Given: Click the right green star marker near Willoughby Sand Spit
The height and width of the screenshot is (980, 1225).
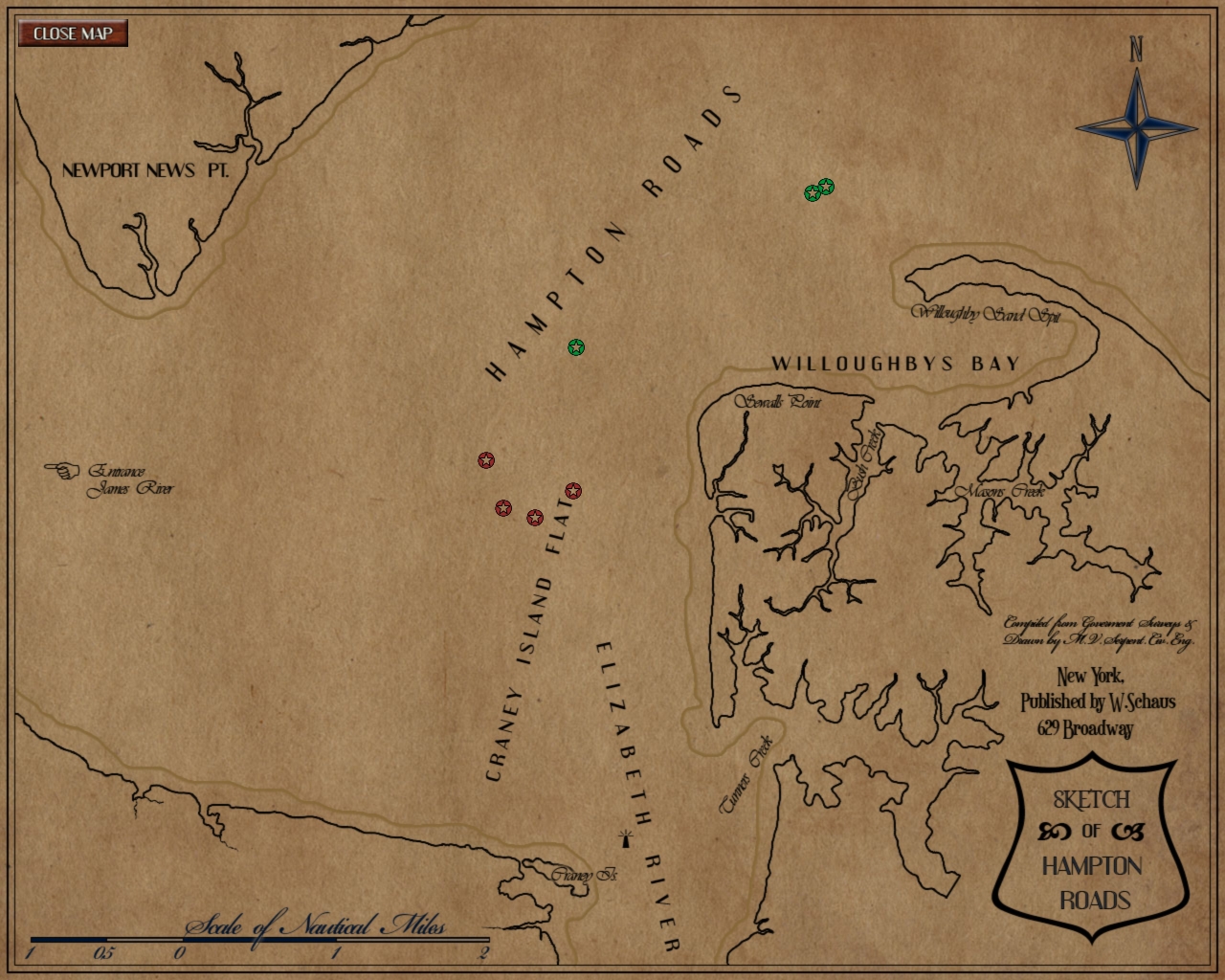Looking at the screenshot, I should point(826,187).
